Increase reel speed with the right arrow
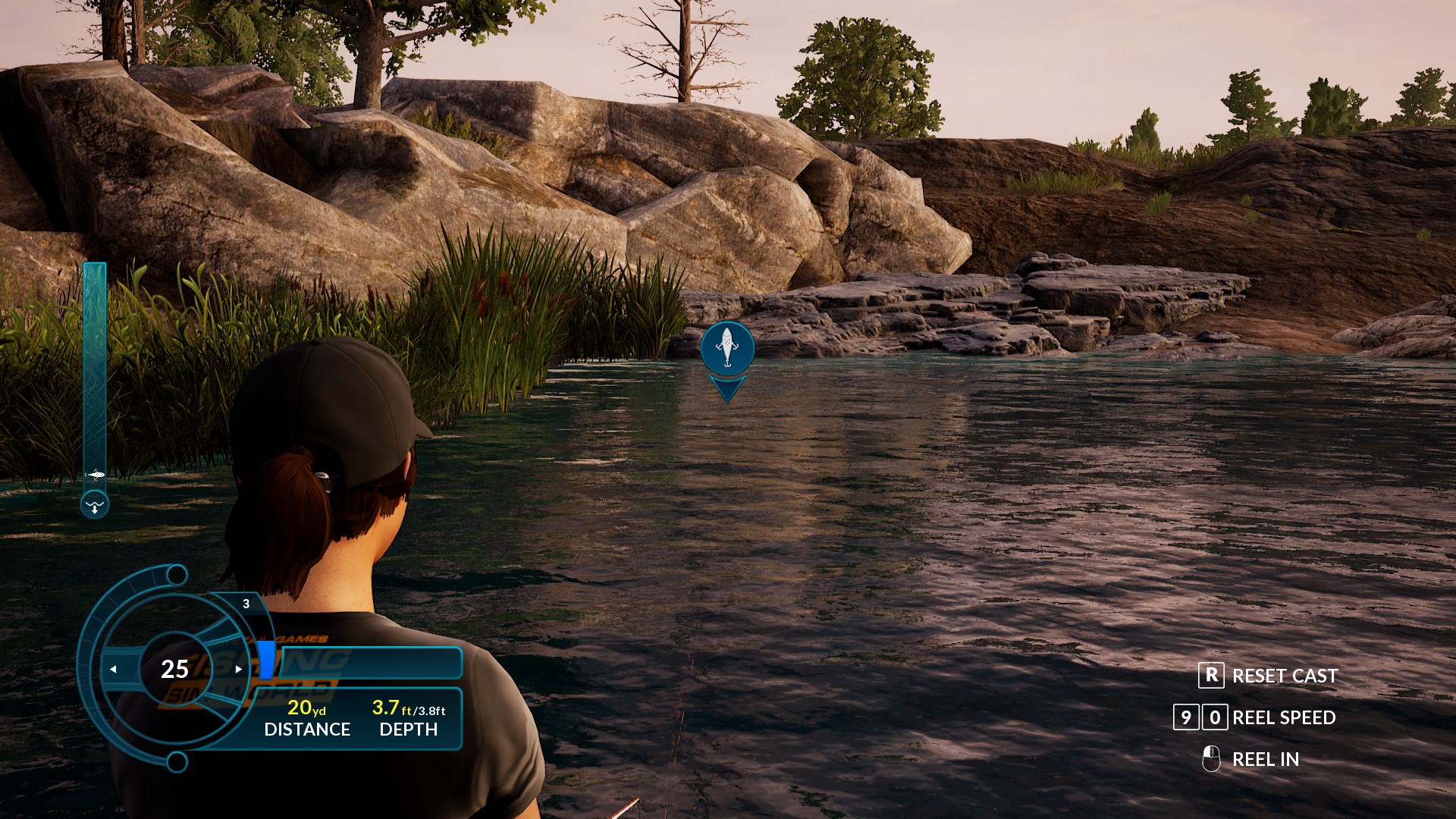Image resolution: width=1456 pixels, height=819 pixels. (238, 669)
